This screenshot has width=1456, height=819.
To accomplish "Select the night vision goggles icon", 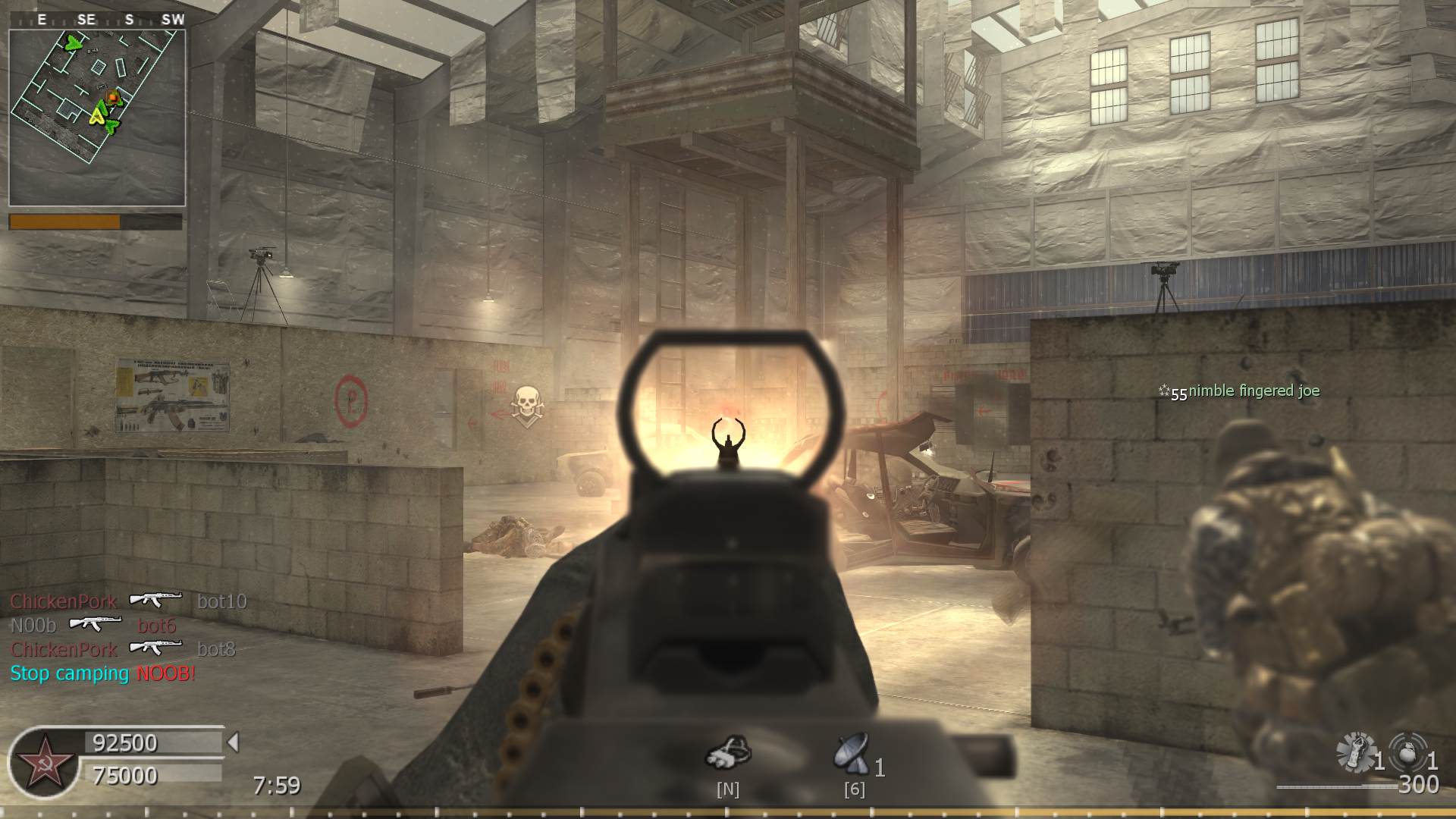I will tap(728, 752).
